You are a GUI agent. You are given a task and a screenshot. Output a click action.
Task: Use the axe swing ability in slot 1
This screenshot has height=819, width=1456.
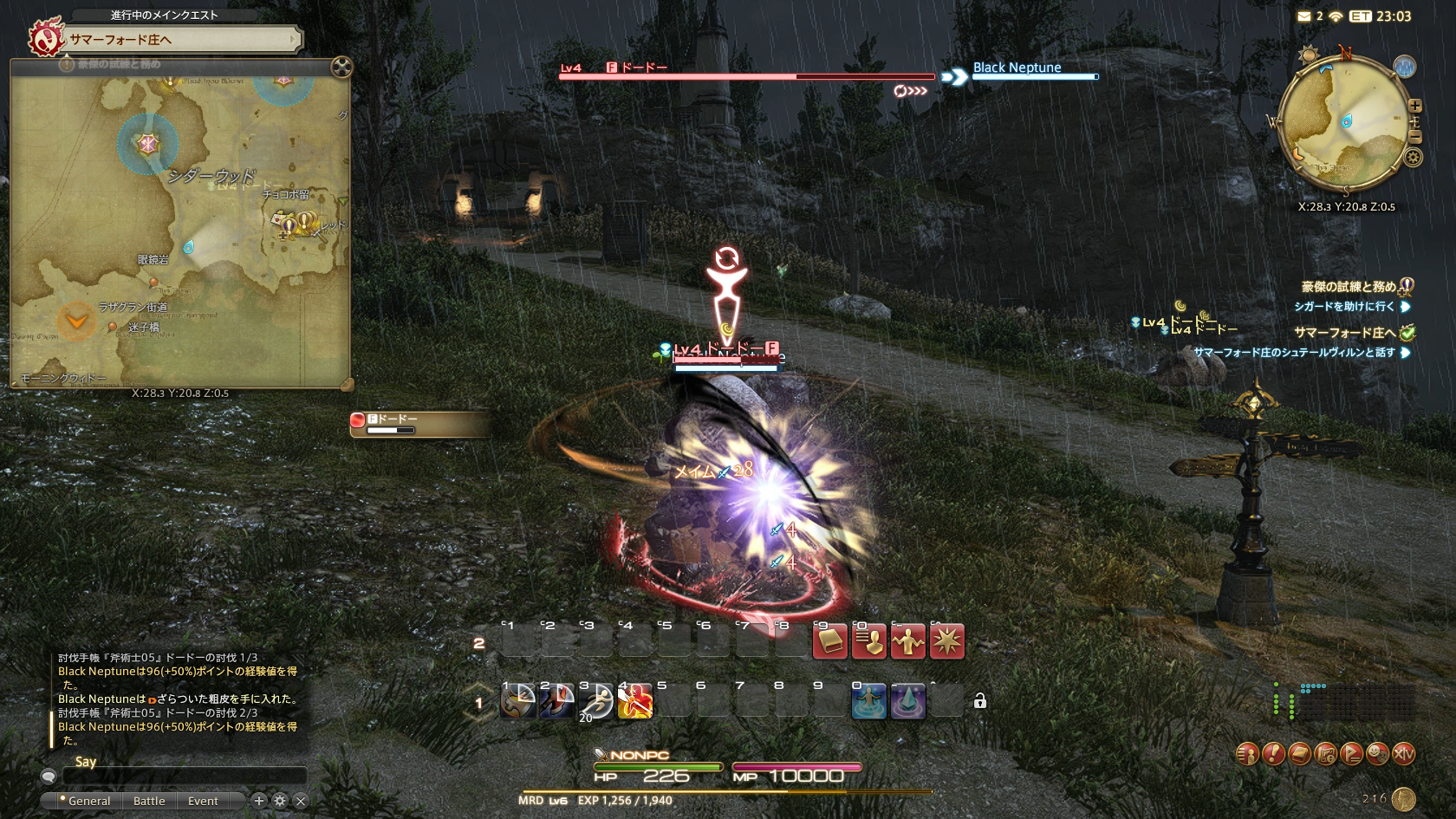click(x=518, y=701)
